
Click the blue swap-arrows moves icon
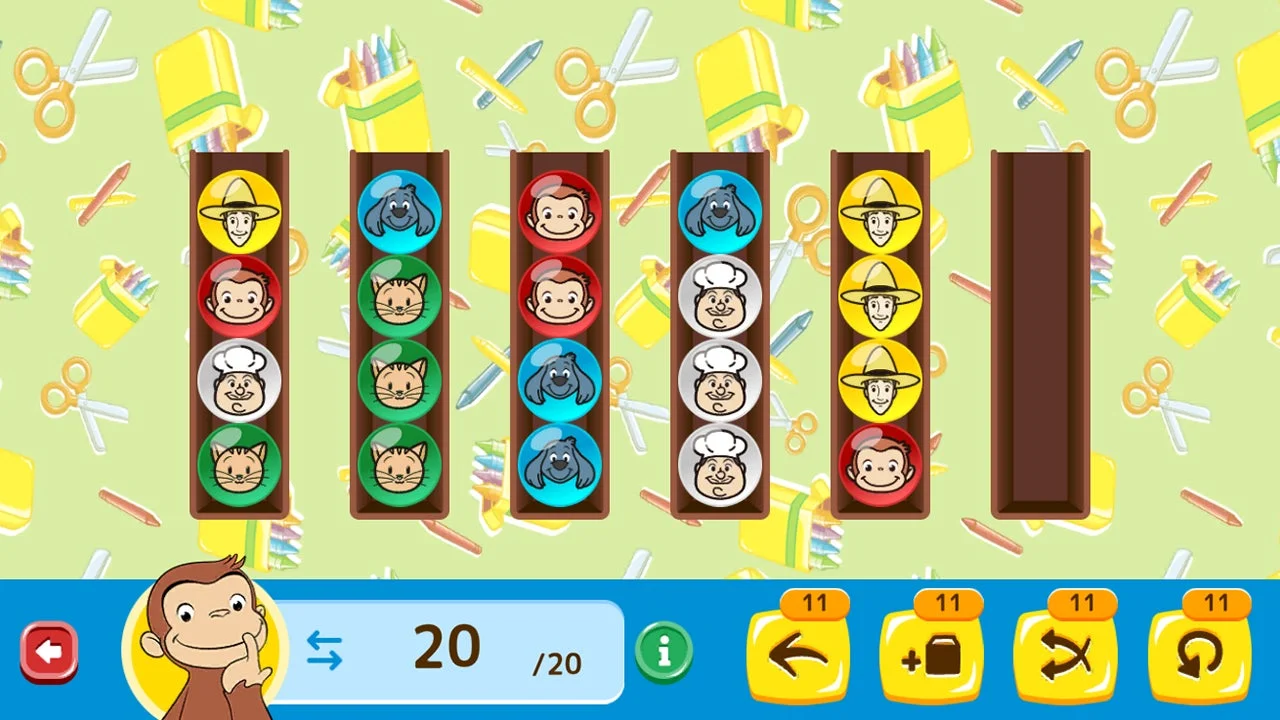tap(325, 650)
